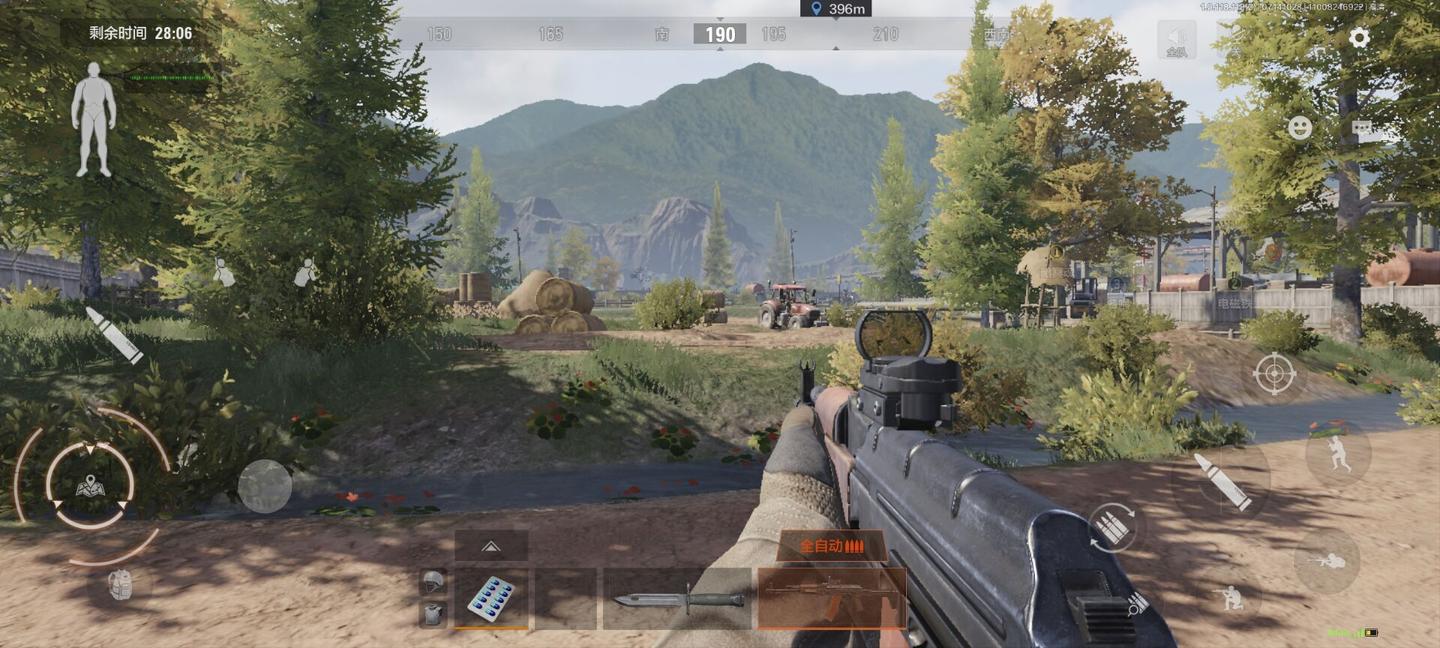Viewport: 1440px width, 648px height.
Task: Tap the jump running-figure button
Action: pyautogui.click(x=1338, y=455)
